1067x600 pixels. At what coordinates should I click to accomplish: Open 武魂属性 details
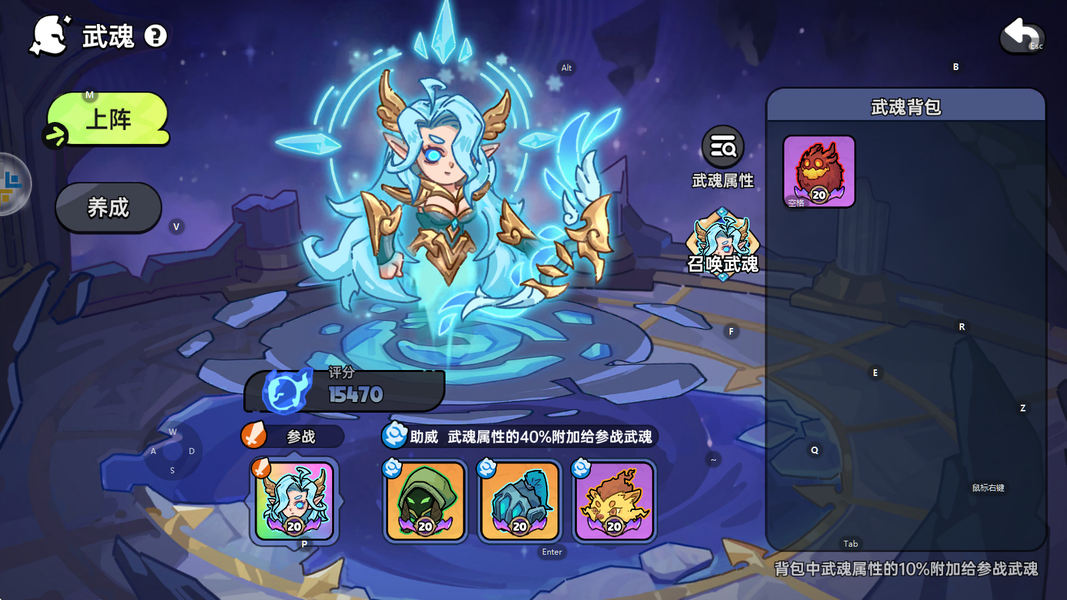click(x=722, y=157)
